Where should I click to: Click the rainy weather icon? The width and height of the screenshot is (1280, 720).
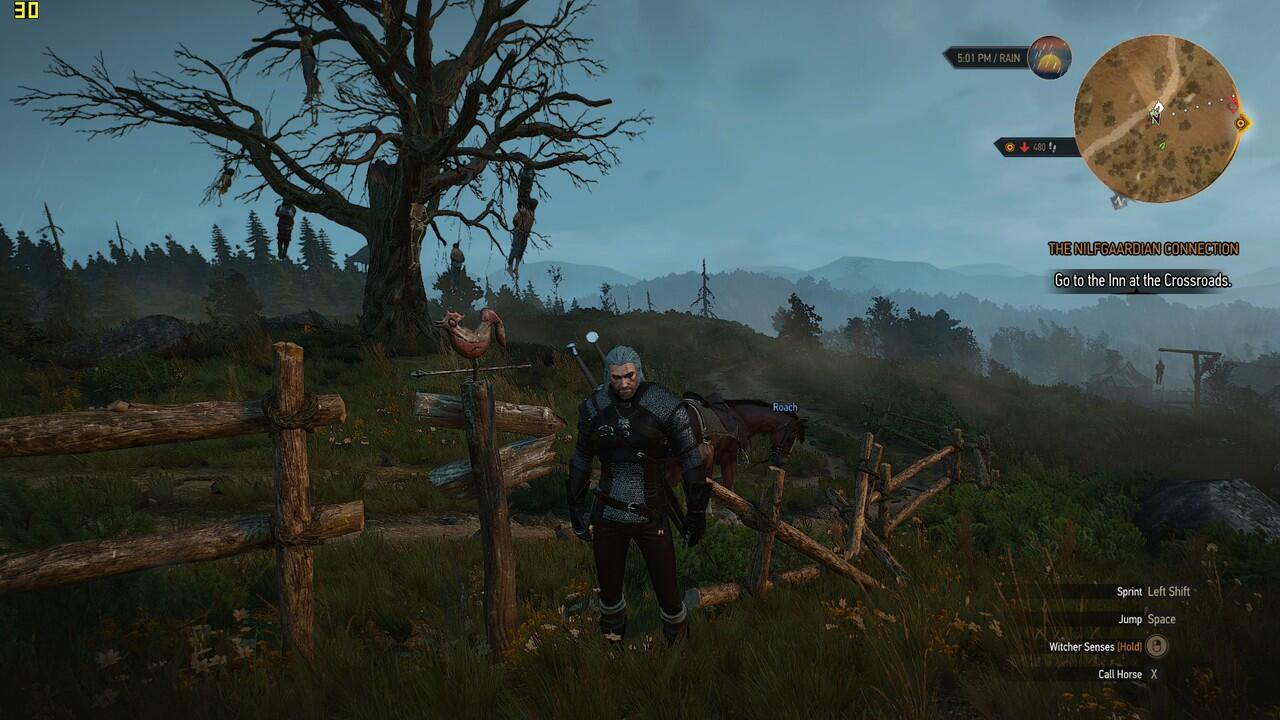(x=1049, y=57)
